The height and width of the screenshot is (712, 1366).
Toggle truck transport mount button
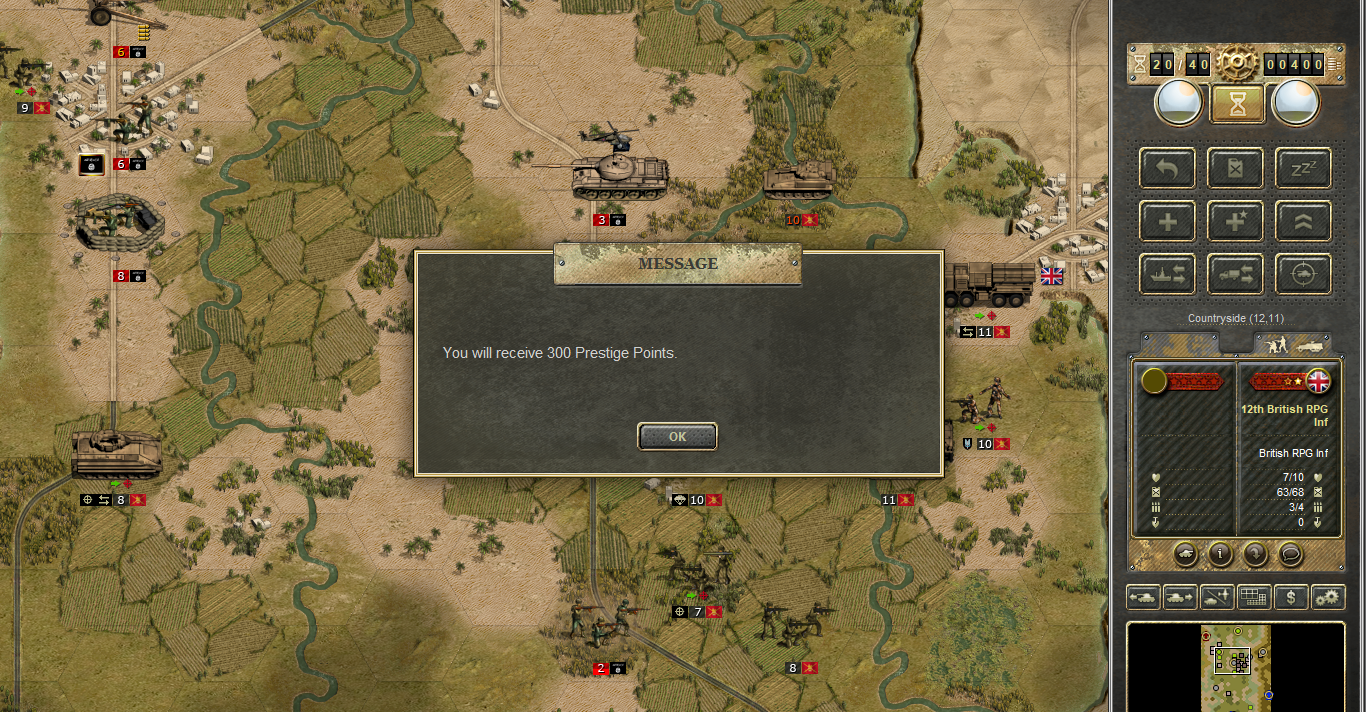pos(1235,274)
